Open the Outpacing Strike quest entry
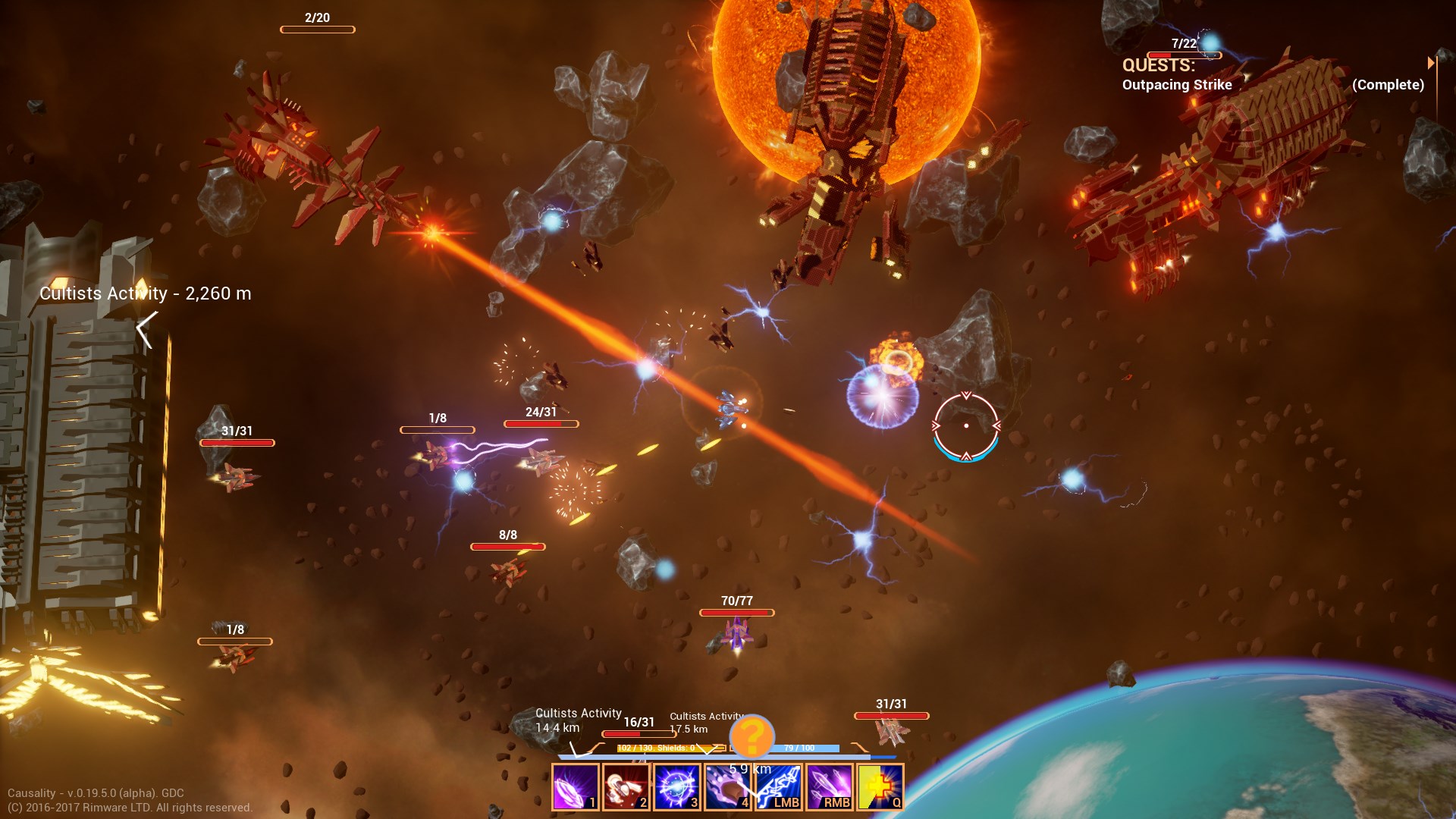1456x819 pixels. coord(1178,85)
